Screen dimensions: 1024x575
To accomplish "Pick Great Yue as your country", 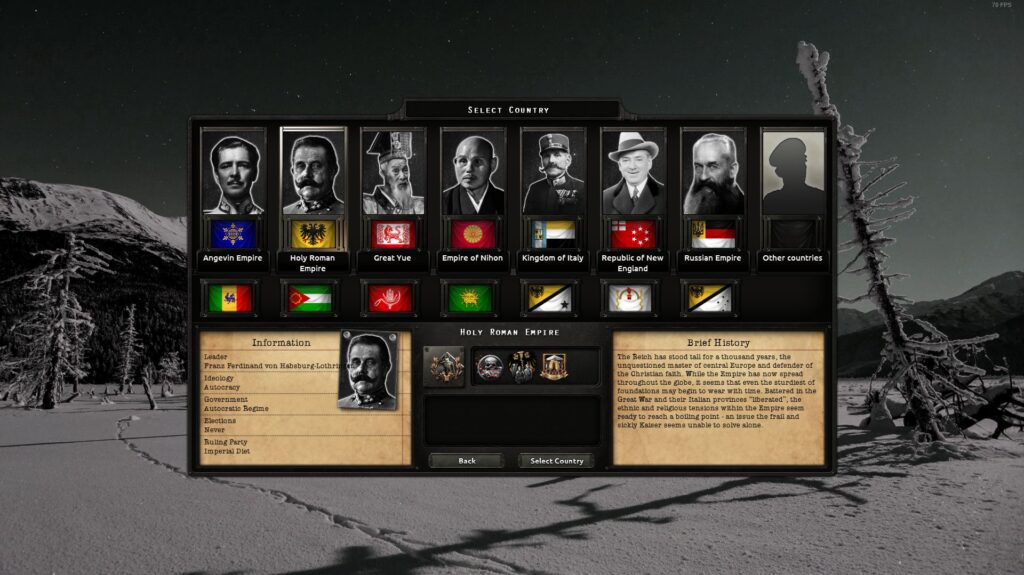I will [393, 177].
